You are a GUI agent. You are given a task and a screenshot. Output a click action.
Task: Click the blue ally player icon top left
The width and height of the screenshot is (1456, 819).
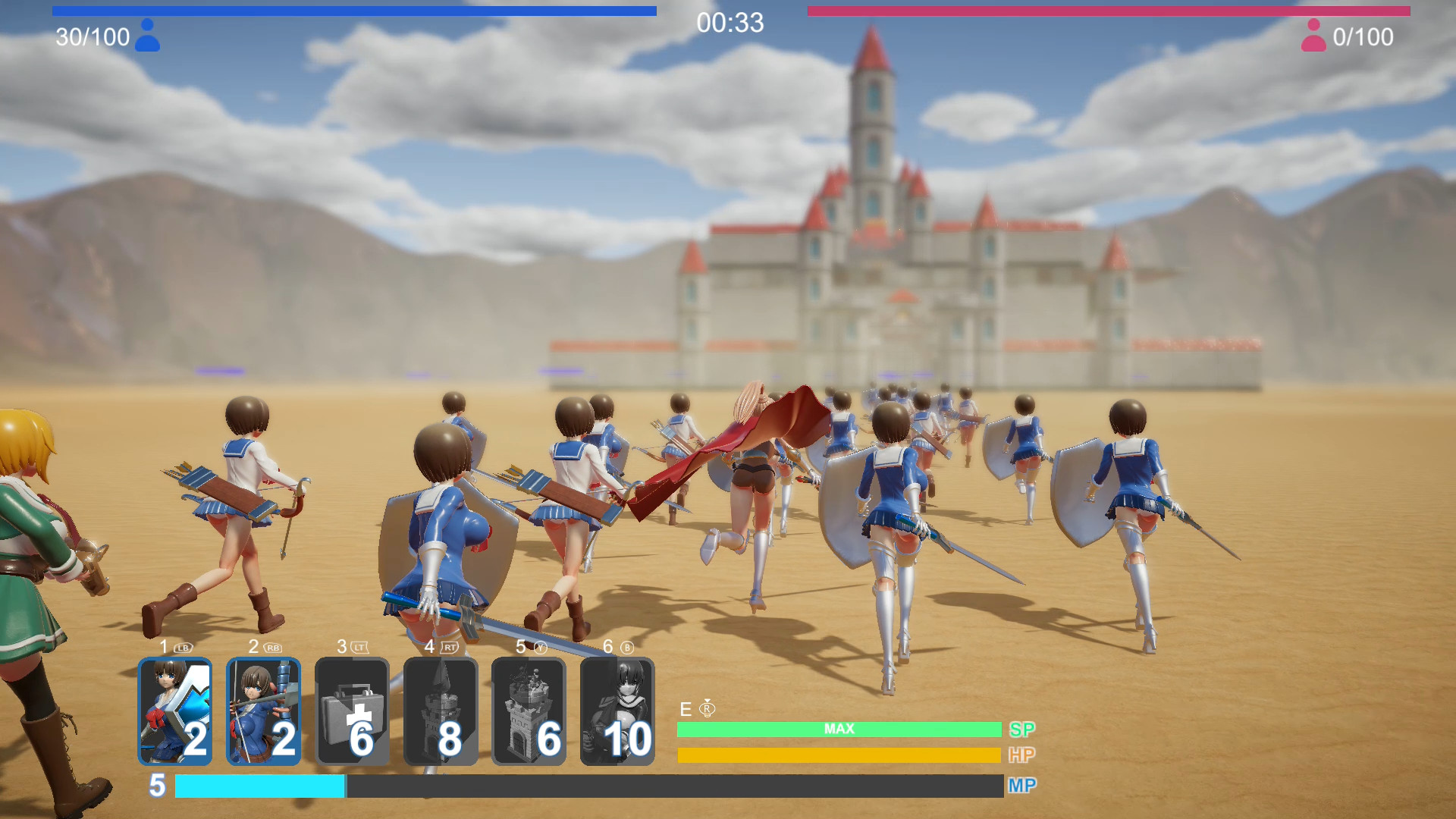pos(149,36)
